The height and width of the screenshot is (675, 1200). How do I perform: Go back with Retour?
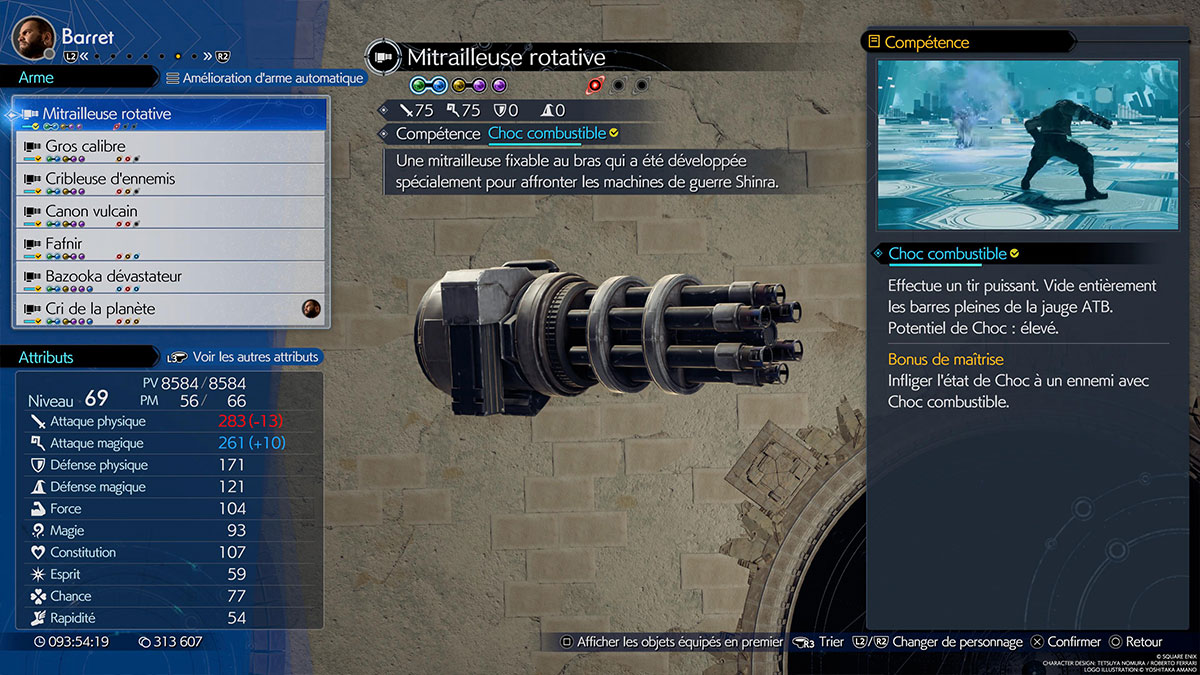click(x=1135, y=642)
